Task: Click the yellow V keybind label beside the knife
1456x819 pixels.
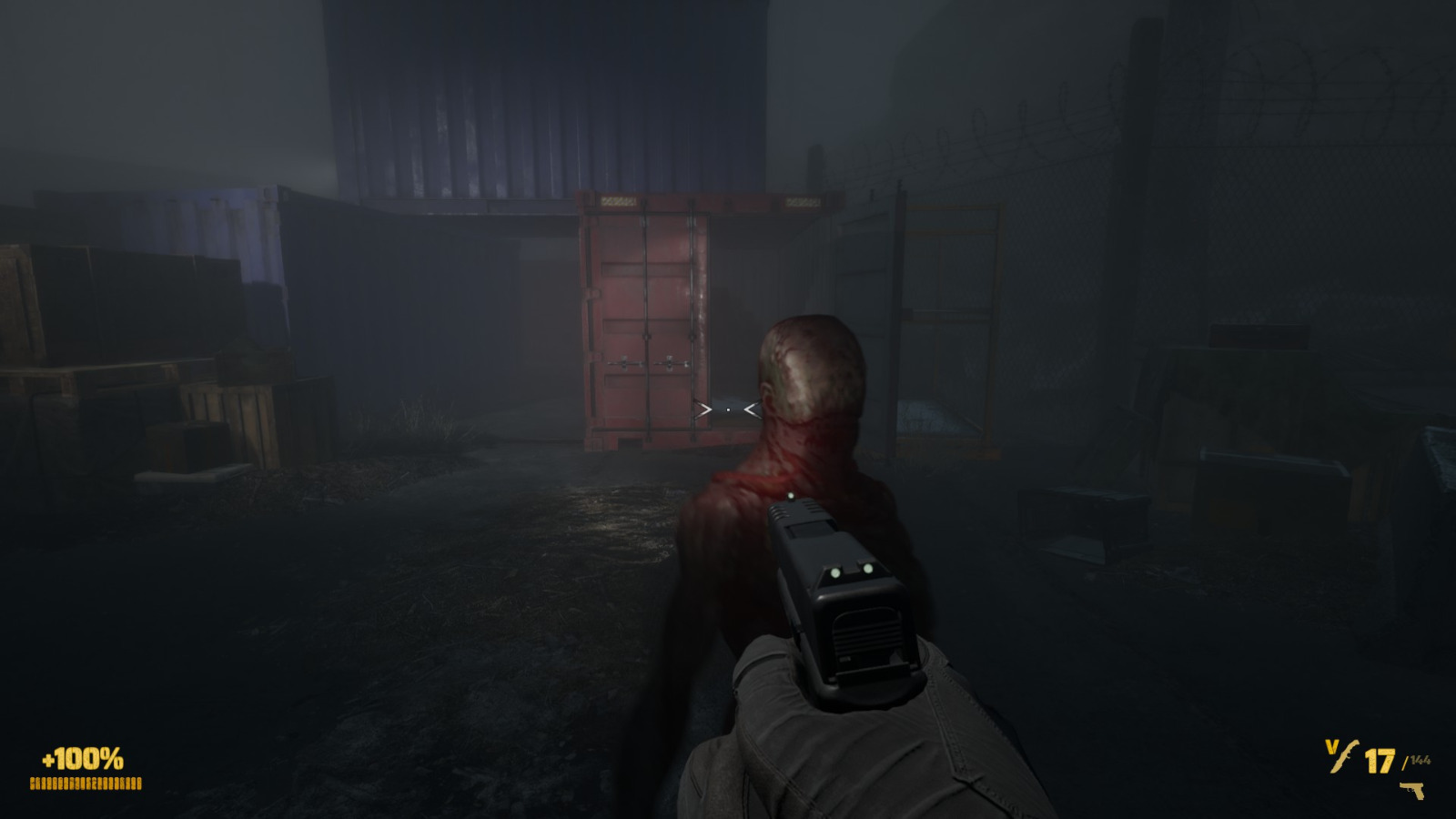Action: (x=1331, y=746)
